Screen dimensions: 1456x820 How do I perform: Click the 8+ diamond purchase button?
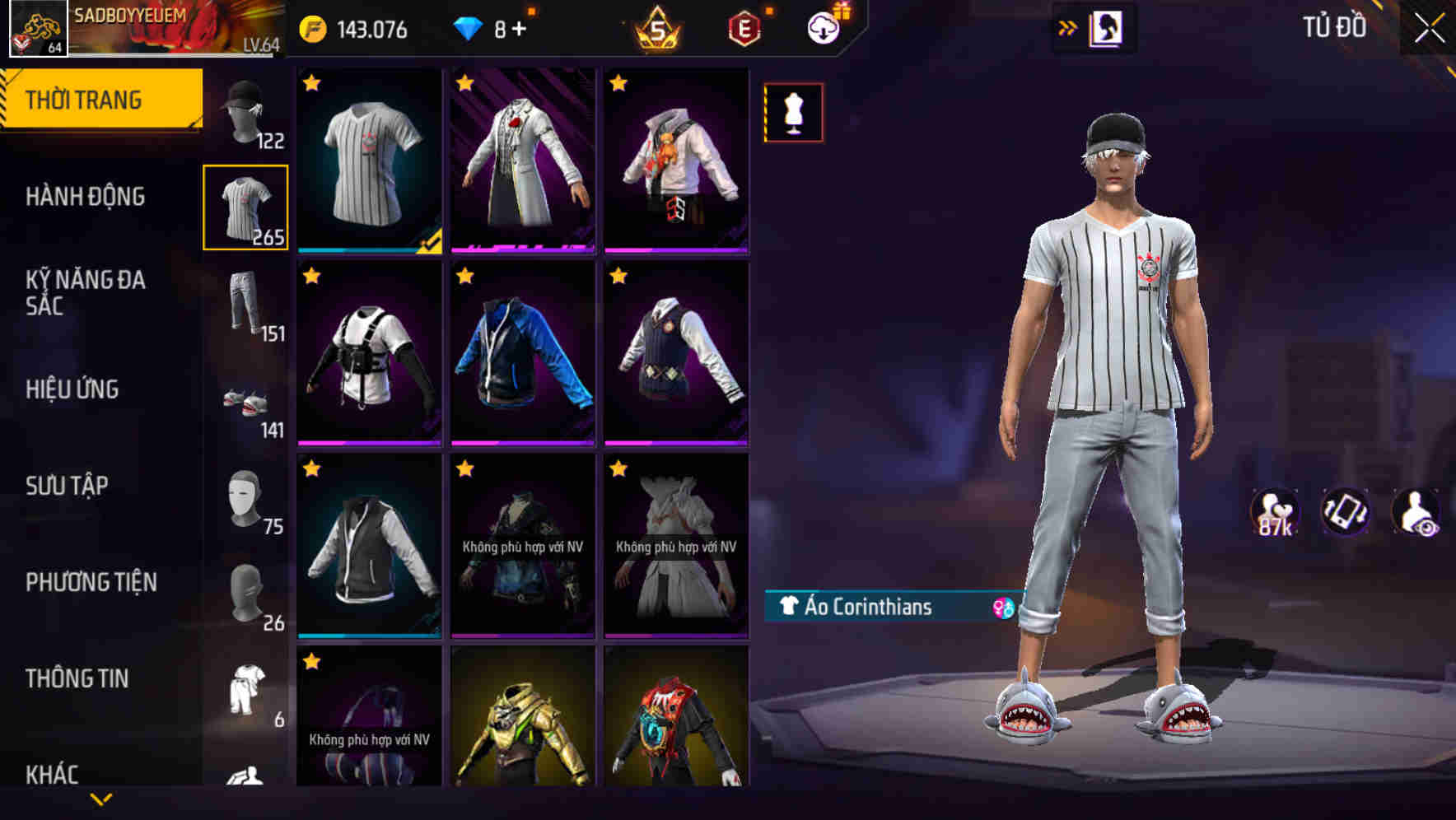494,27
